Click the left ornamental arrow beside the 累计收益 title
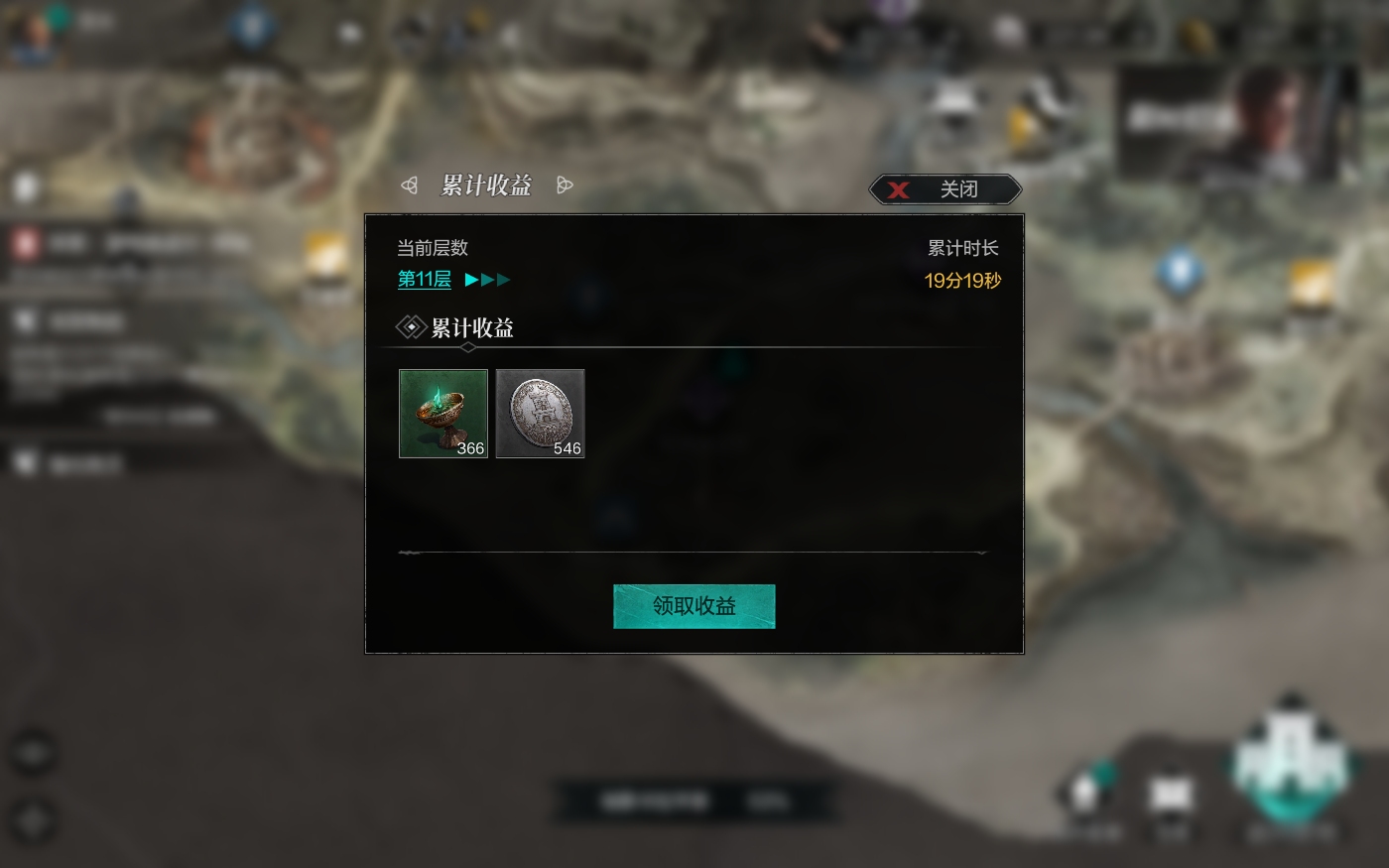Image resolution: width=1389 pixels, height=868 pixels. pyautogui.click(x=408, y=185)
